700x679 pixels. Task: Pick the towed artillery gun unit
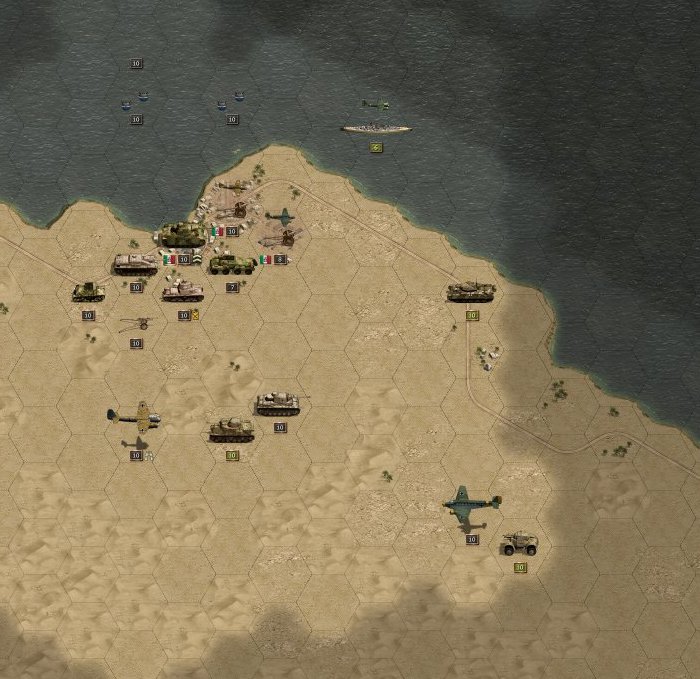(x=137, y=323)
